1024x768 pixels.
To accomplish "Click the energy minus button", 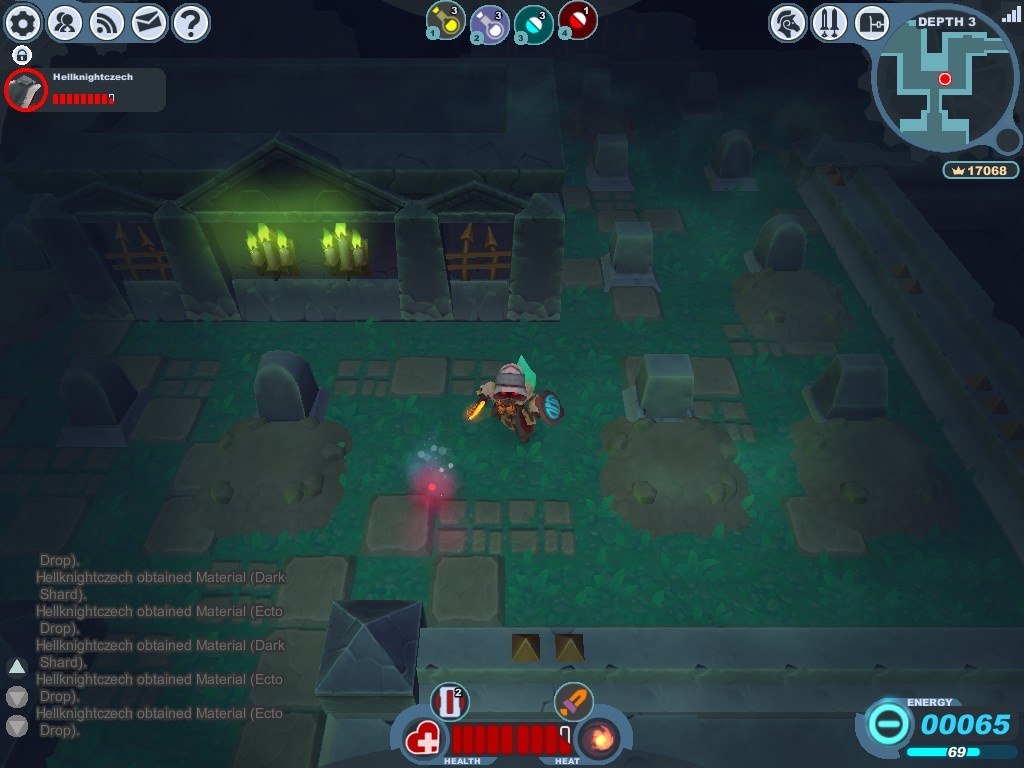I will [x=887, y=722].
